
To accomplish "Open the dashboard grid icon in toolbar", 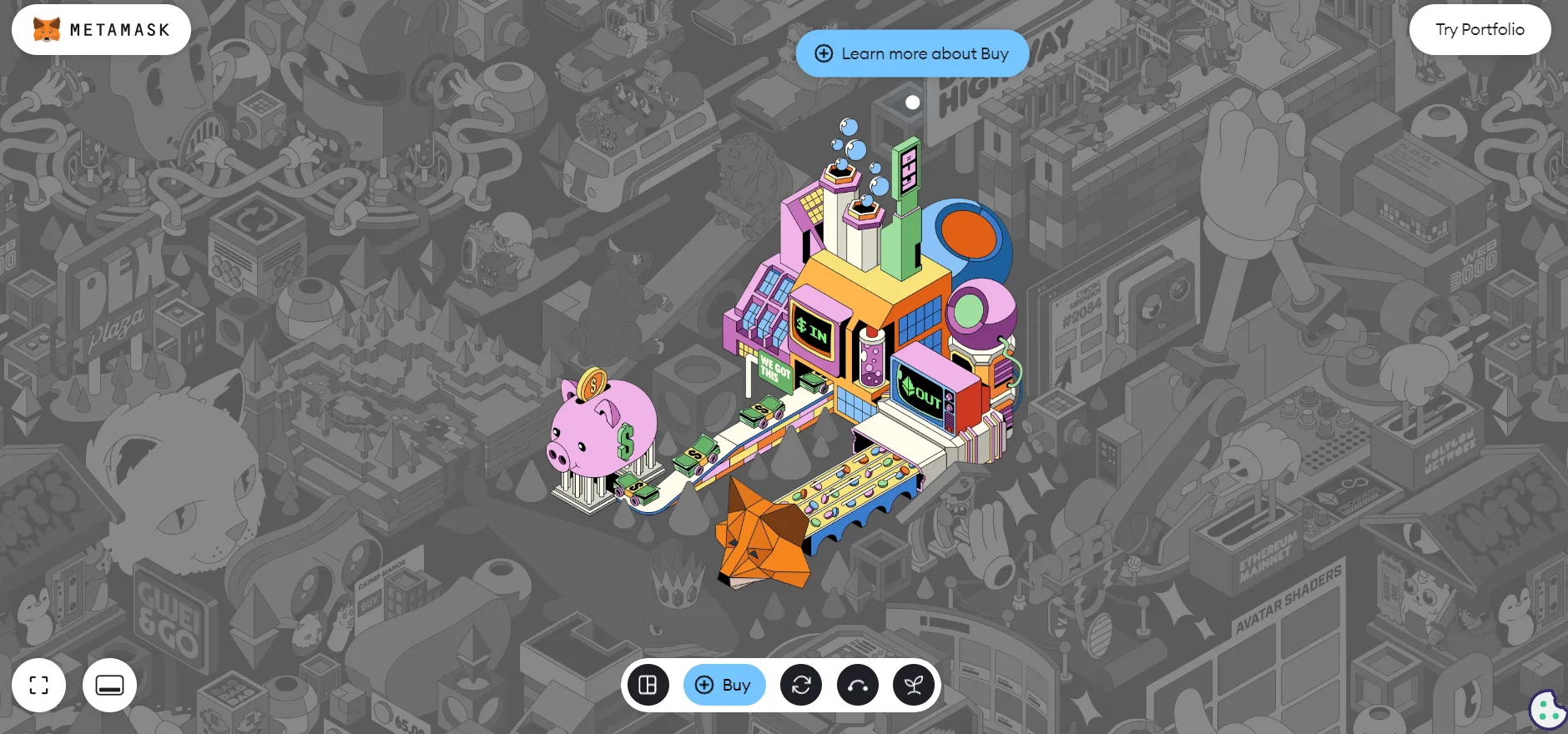I will pos(648,685).
